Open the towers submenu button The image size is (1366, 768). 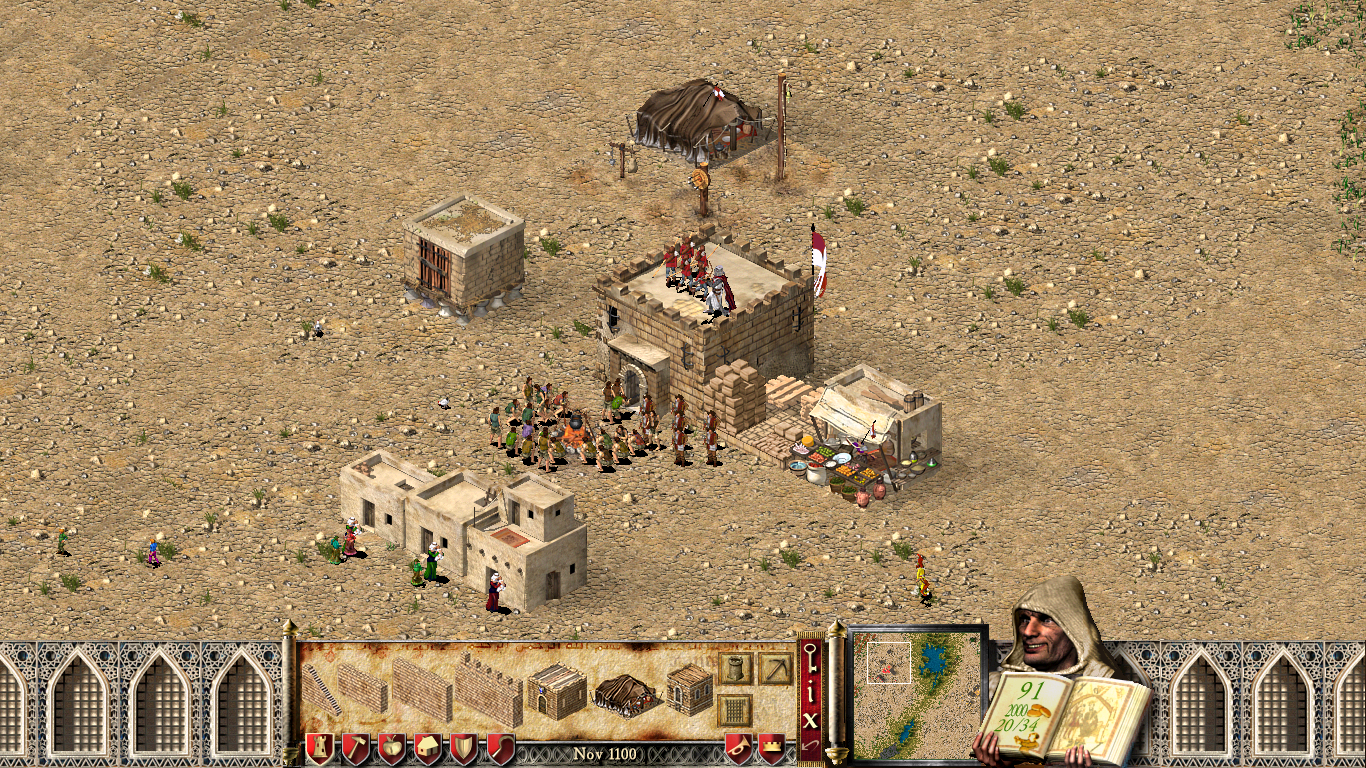coord(735,669)
